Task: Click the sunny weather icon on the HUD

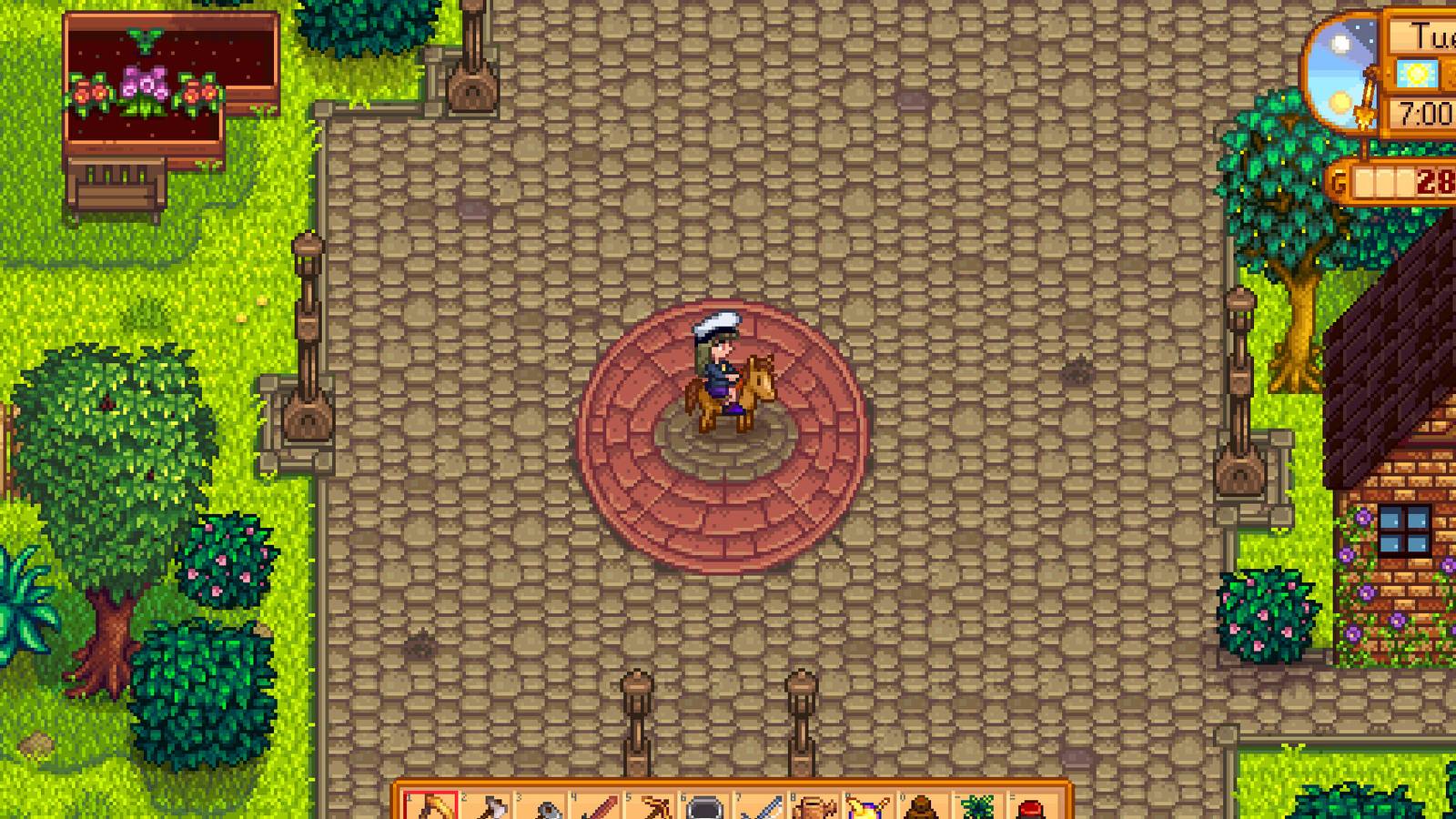Action: [1417, 73]
